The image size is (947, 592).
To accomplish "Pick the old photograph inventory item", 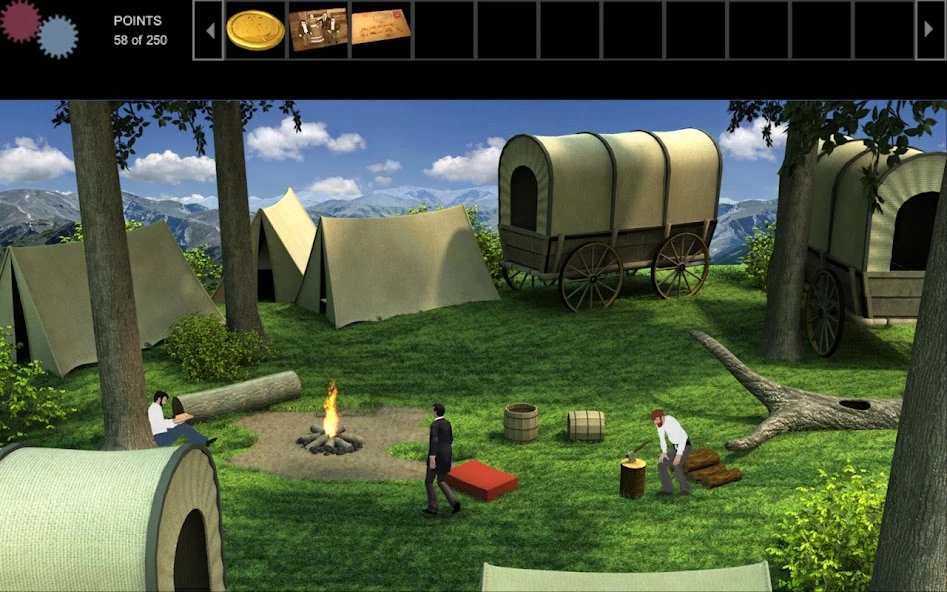I will click(318, 30).
